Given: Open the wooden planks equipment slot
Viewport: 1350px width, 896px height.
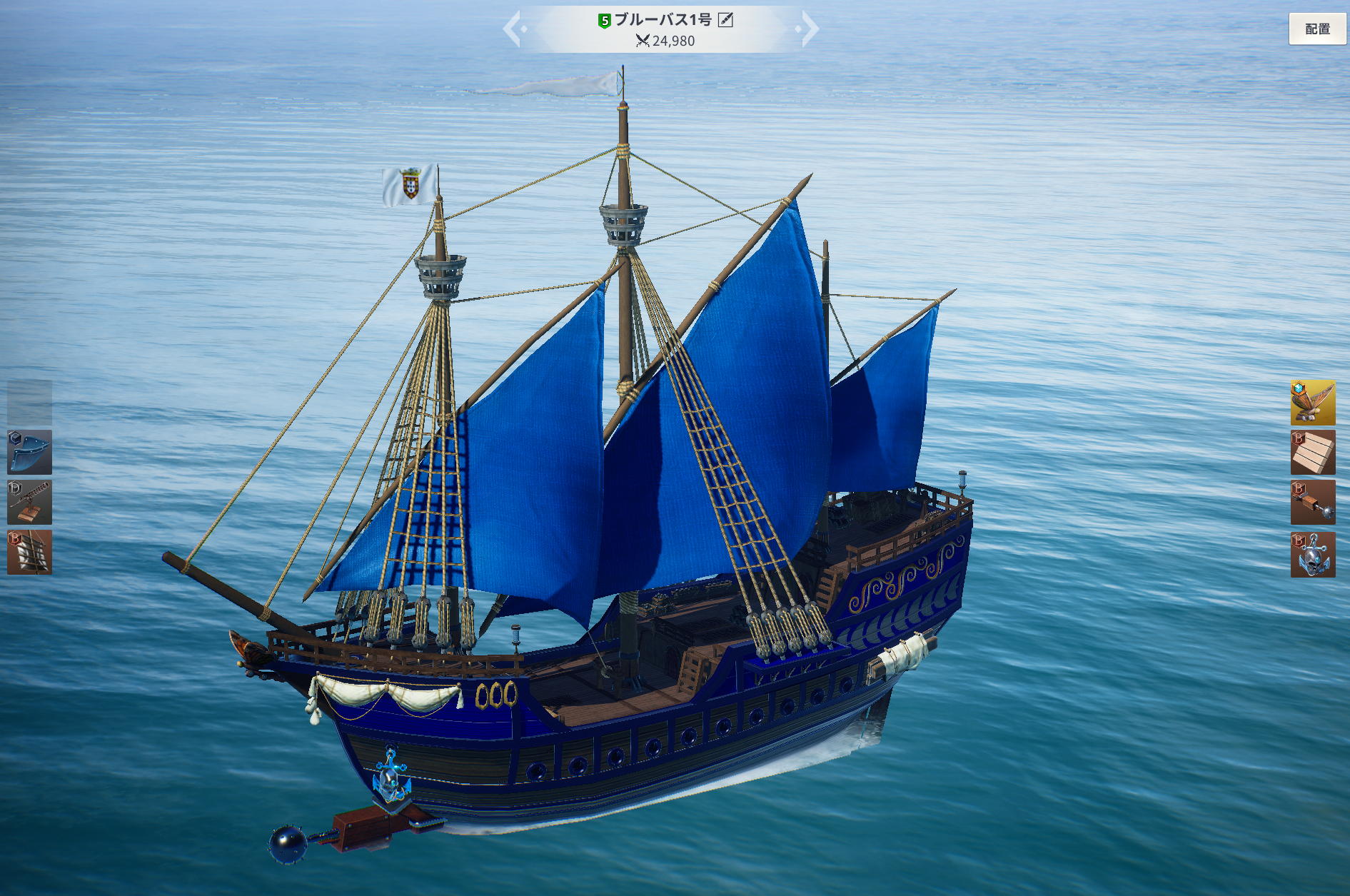Looking at the screenshot, I should tap(1312, 452).
